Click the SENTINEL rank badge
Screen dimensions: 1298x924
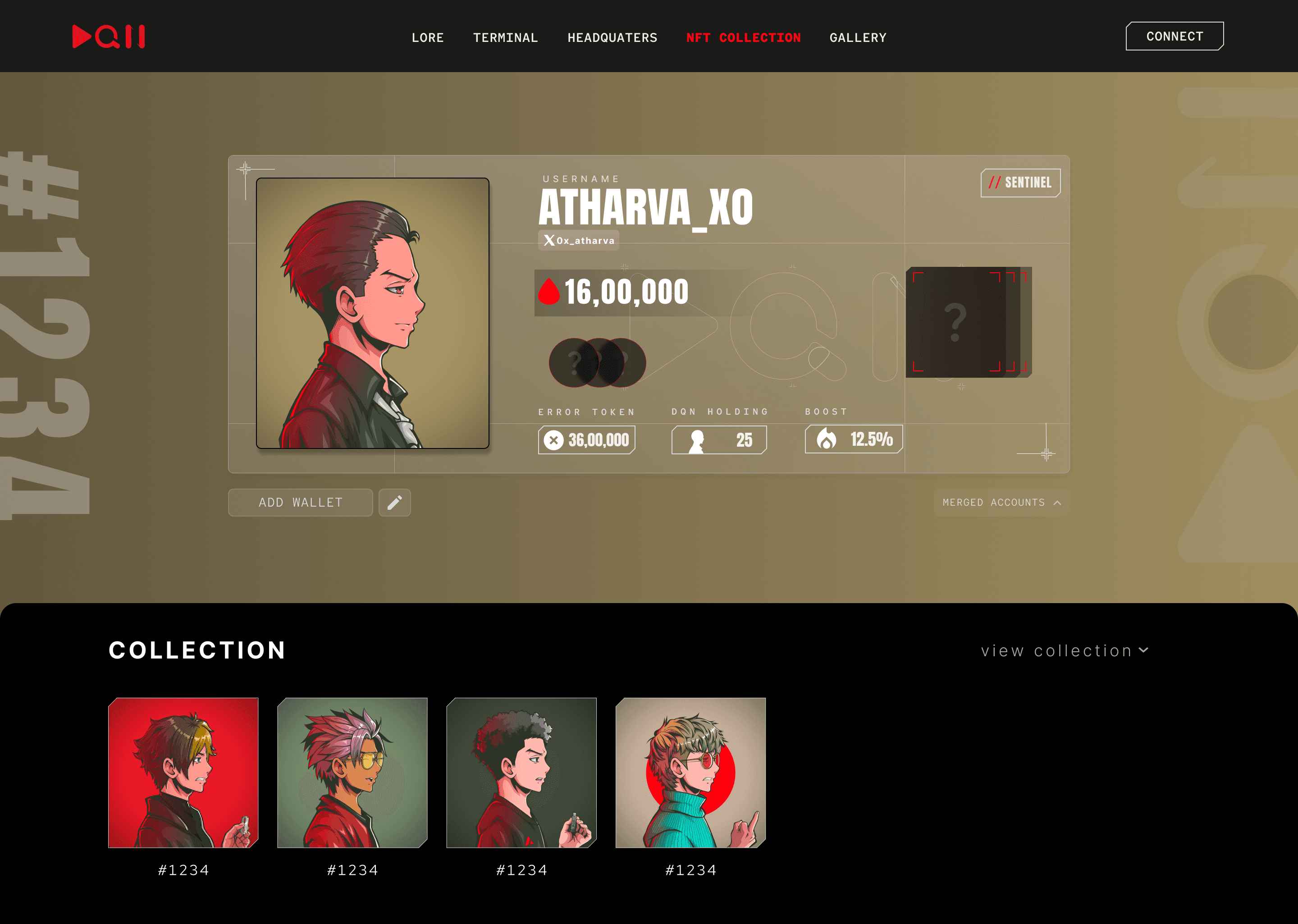coord(1020,183)
